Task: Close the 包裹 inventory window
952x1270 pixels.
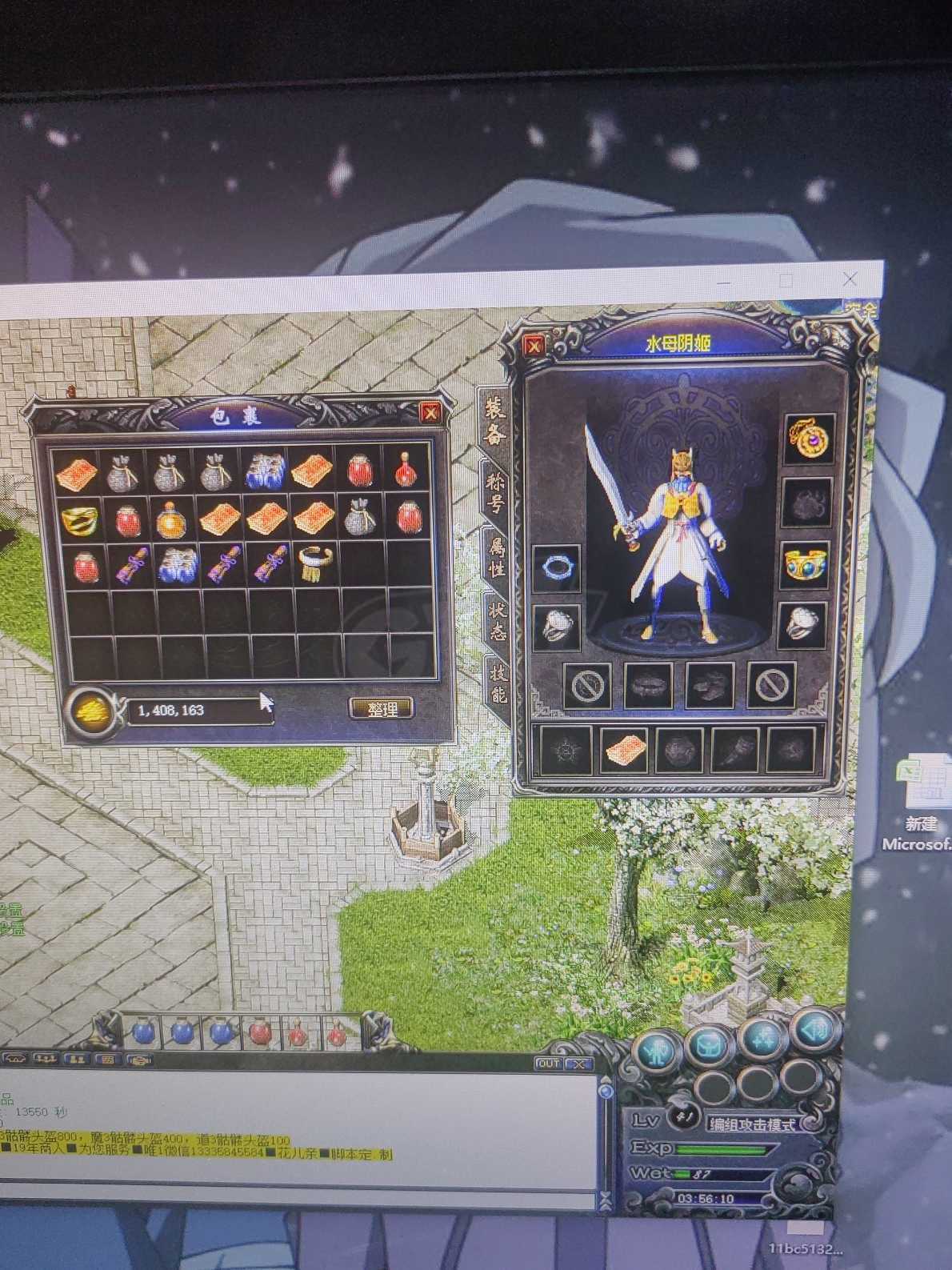Action: coord(430,412)
